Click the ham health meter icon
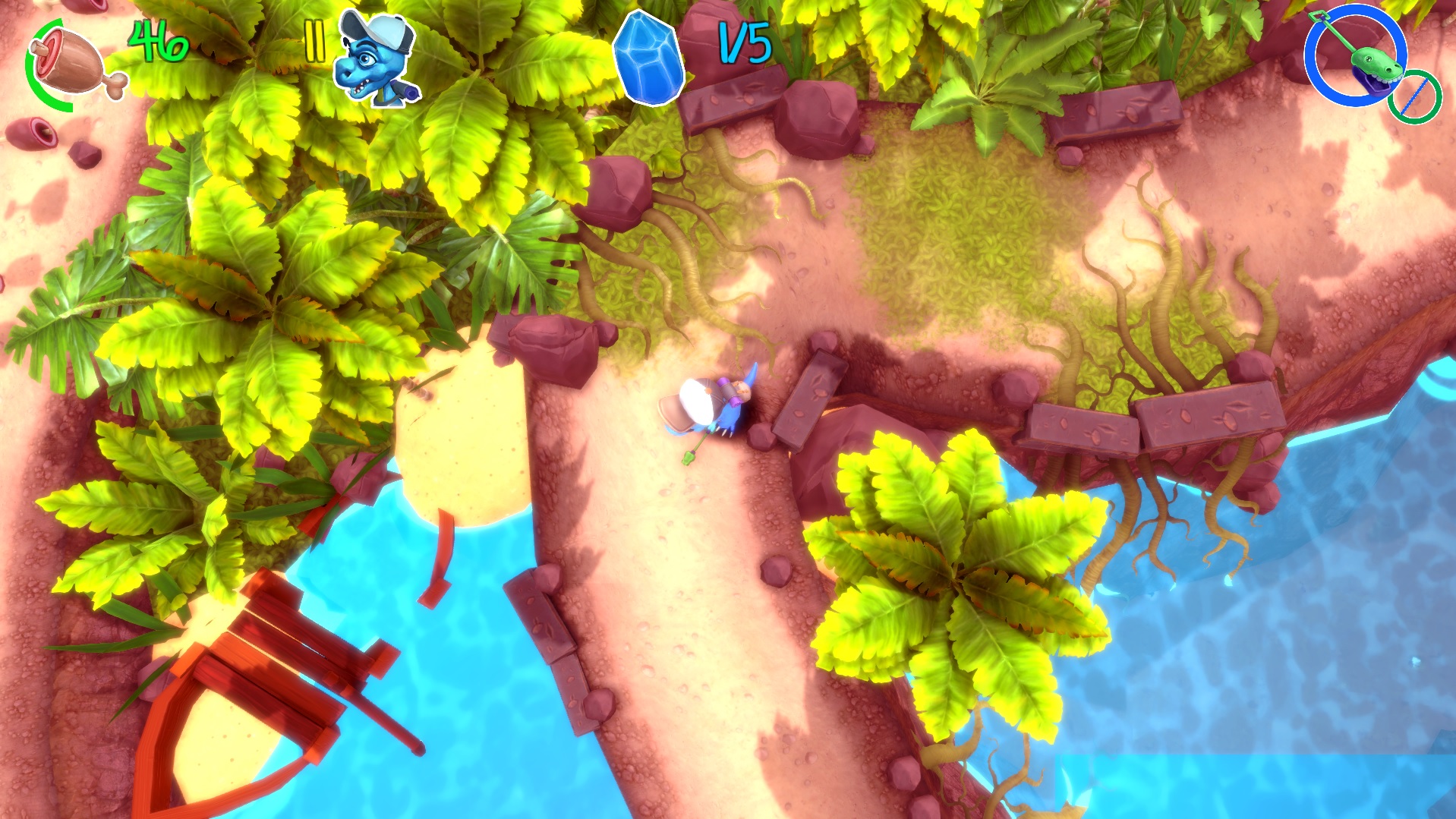The image size is (1456, 819). [x=67, y=61]
